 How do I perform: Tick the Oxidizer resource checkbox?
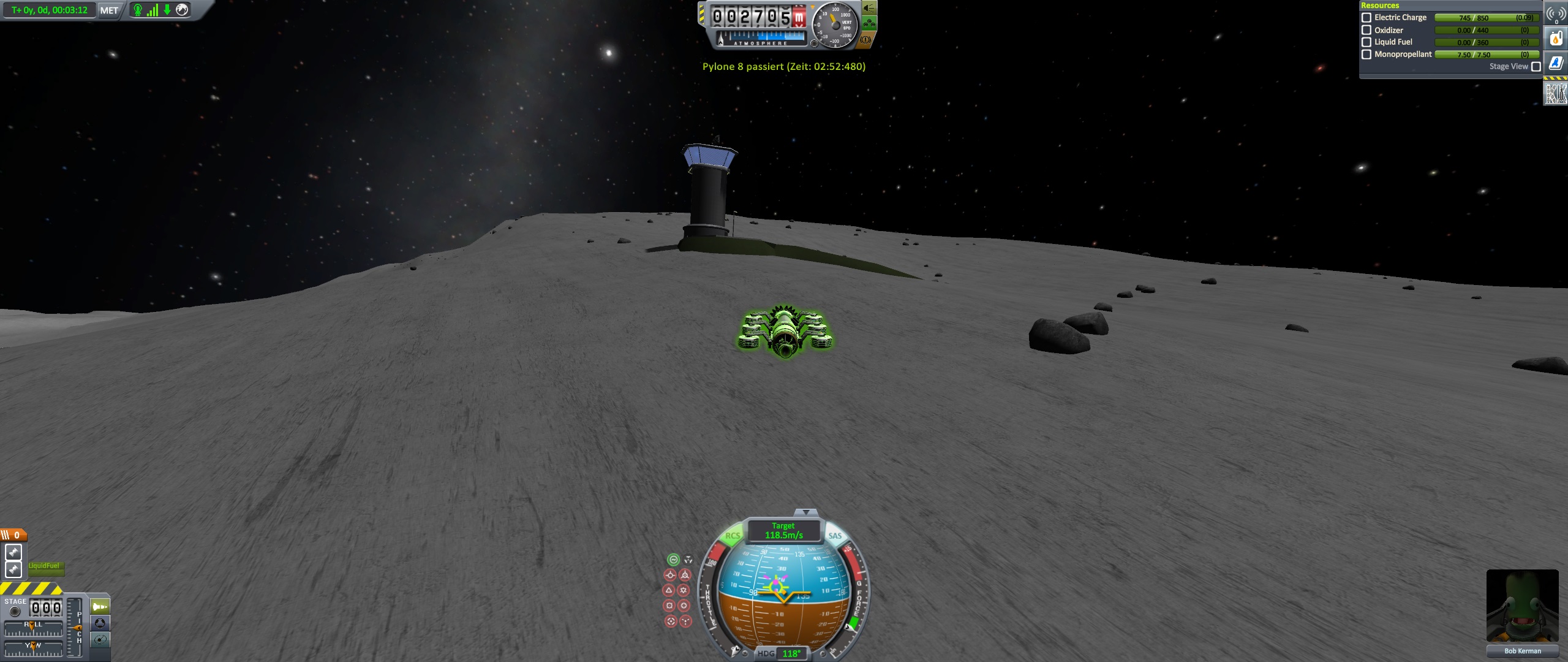click(x=1366, y=30)
